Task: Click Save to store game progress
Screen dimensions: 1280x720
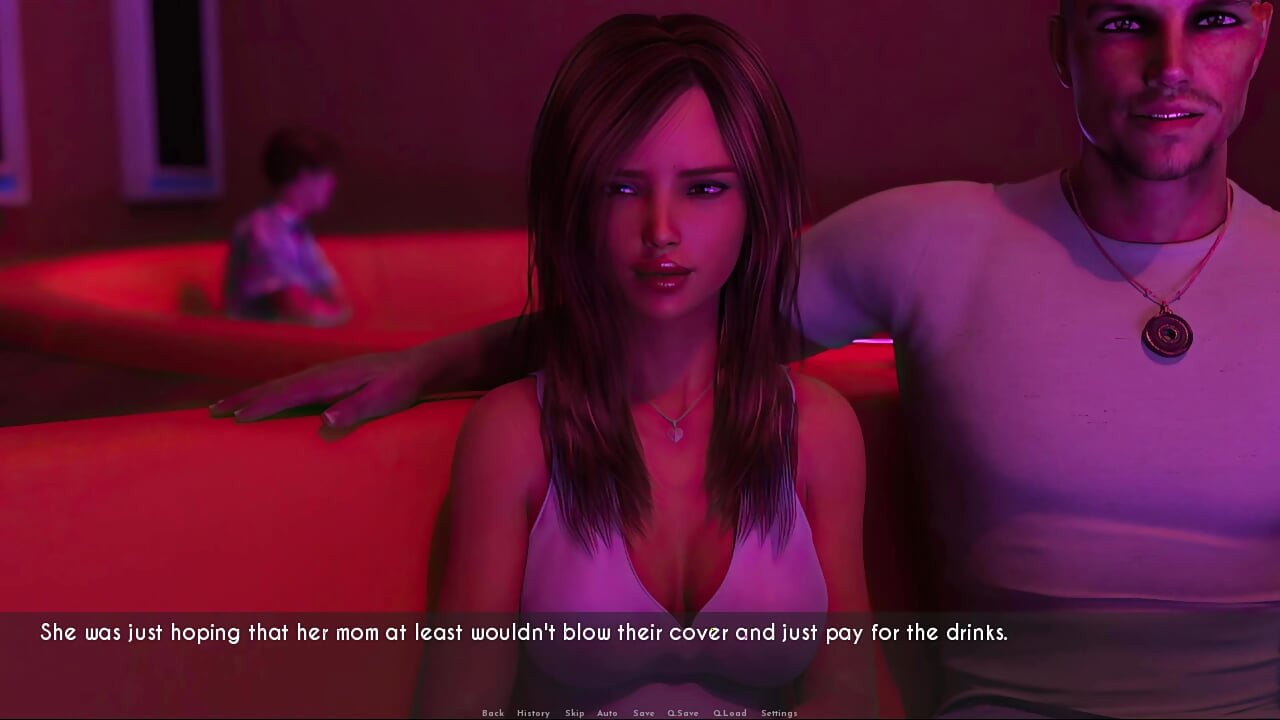Action: coord(644,713)
